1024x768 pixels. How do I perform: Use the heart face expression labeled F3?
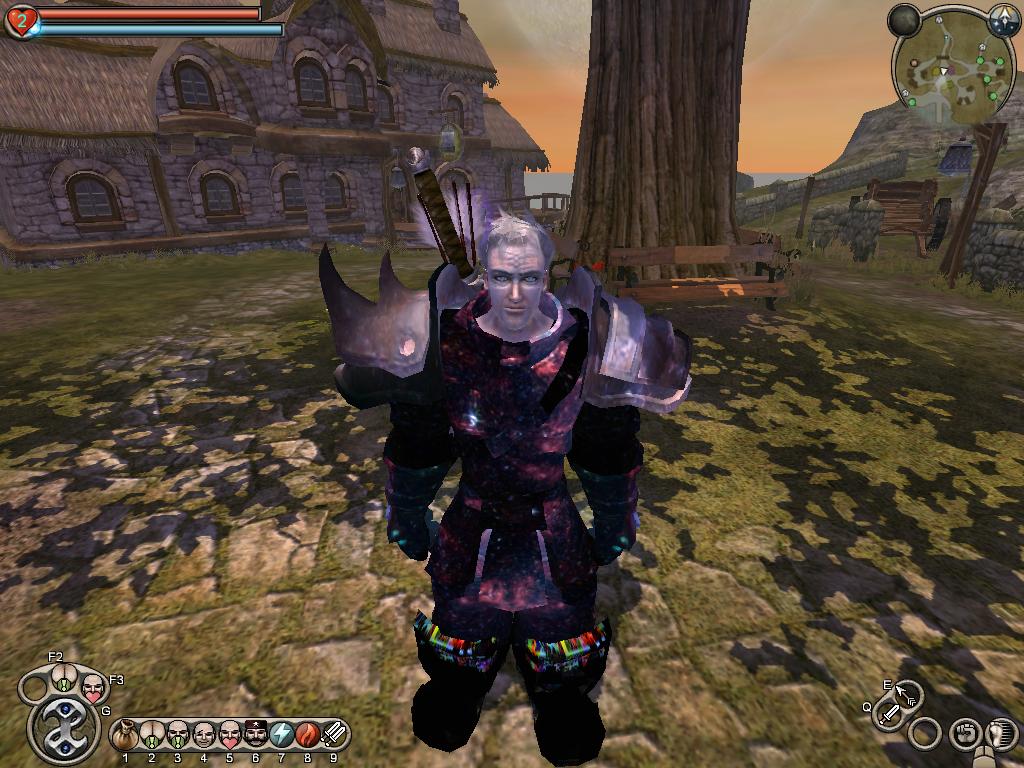93,687
